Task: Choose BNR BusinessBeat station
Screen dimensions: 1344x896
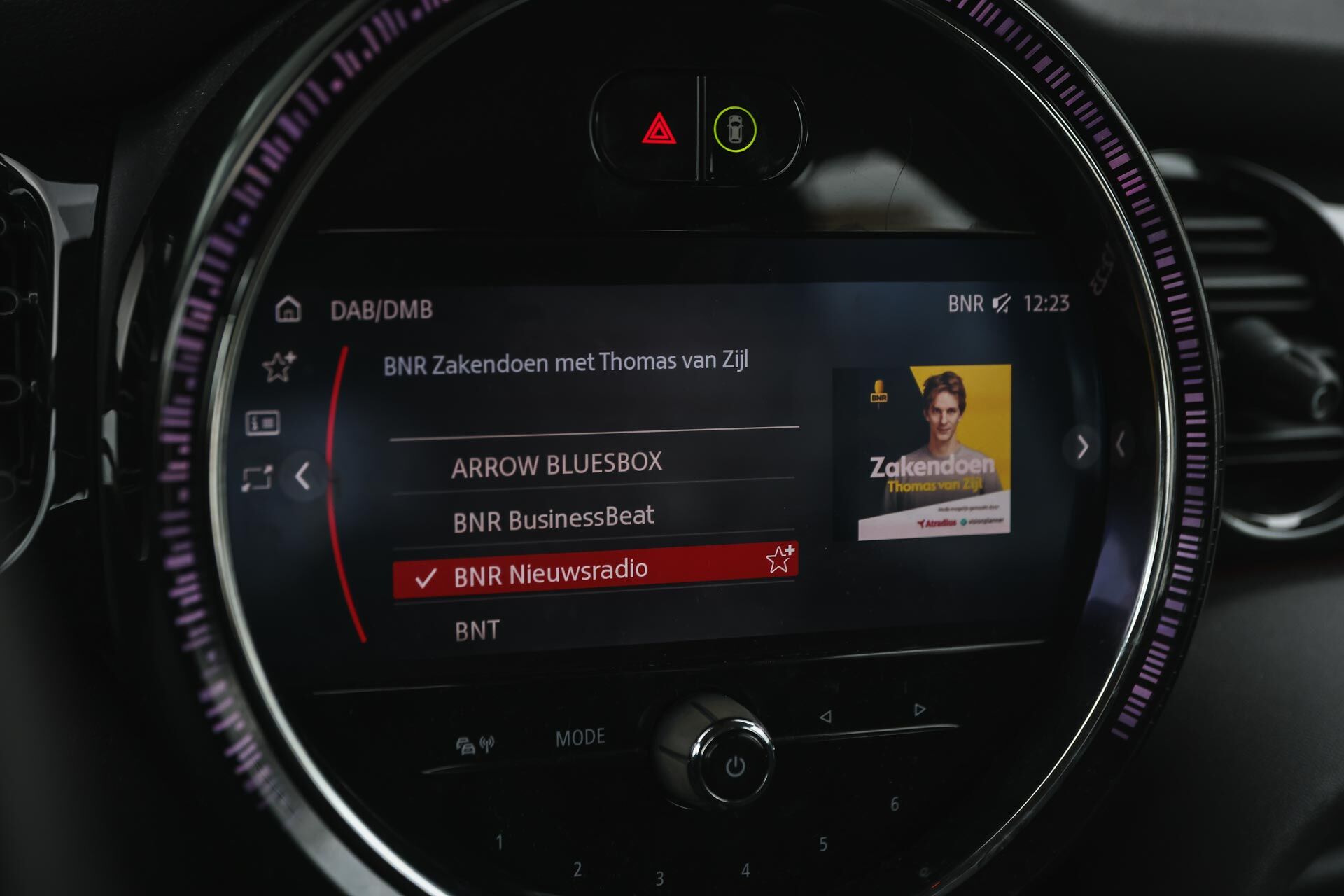Action: point(553,519)
